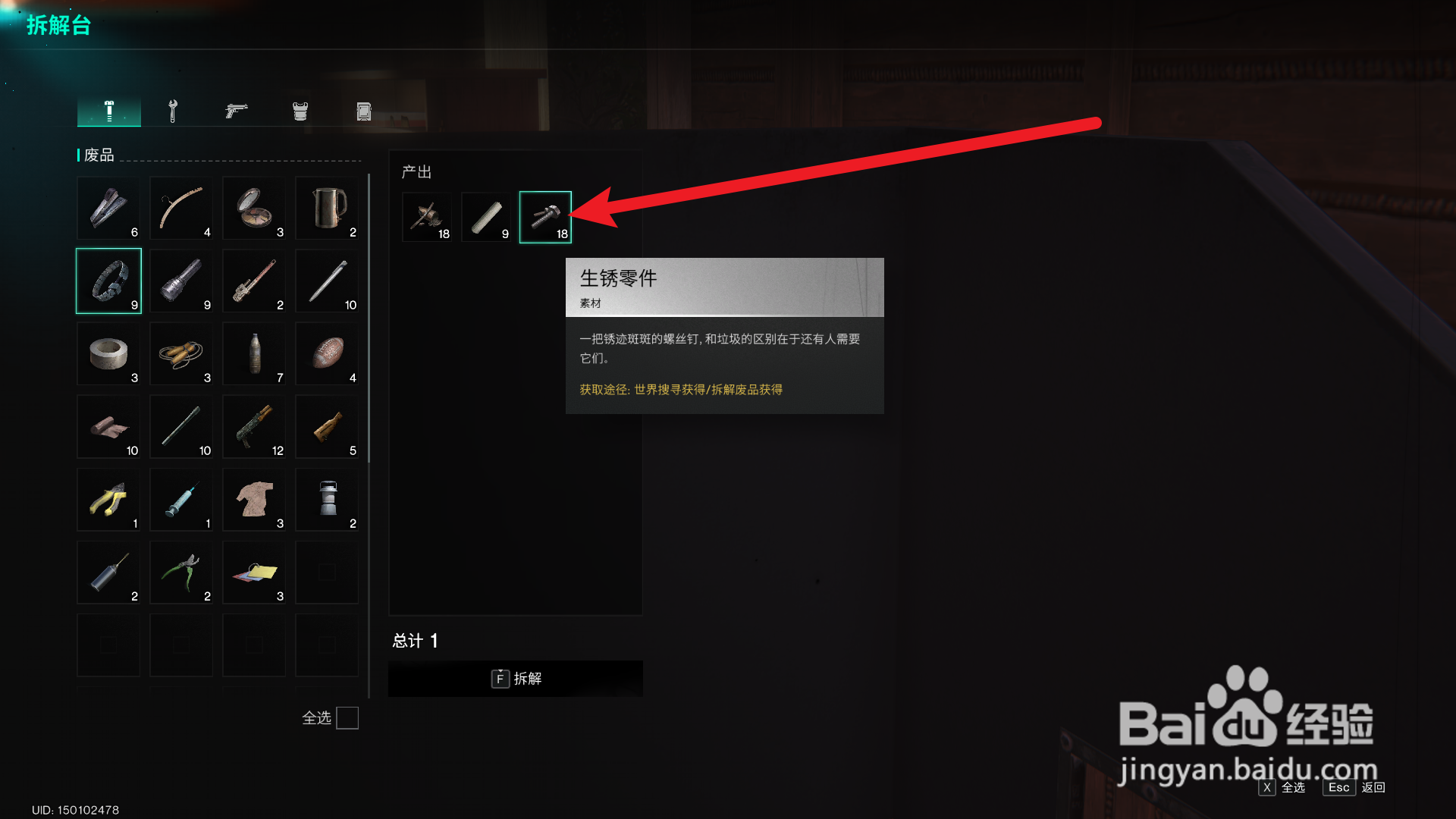Select the clothes hanger scrap item
The width and height of the screenshot is (1456, 819).
coord(181,209)
